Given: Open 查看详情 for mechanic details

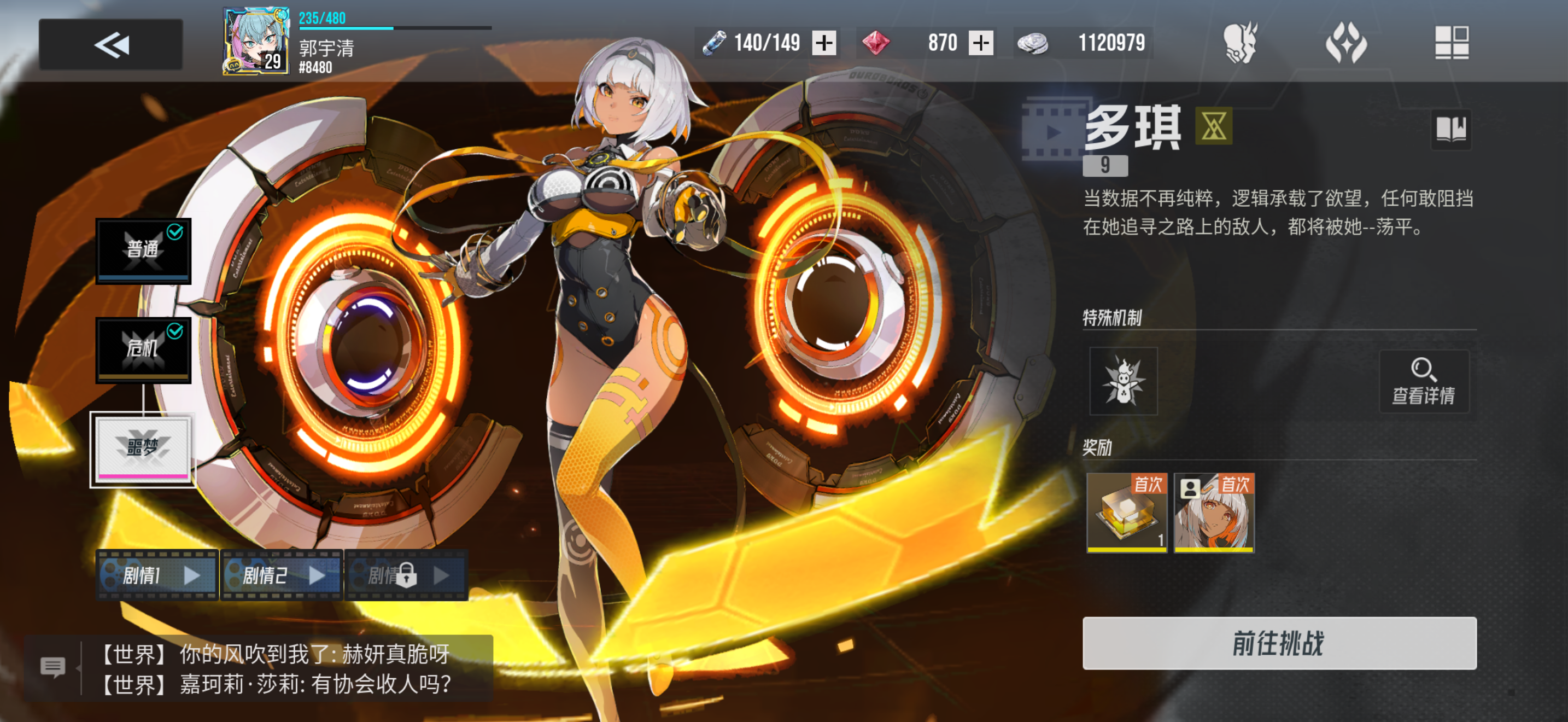Looking at the screenshot, I should 1424,382.
